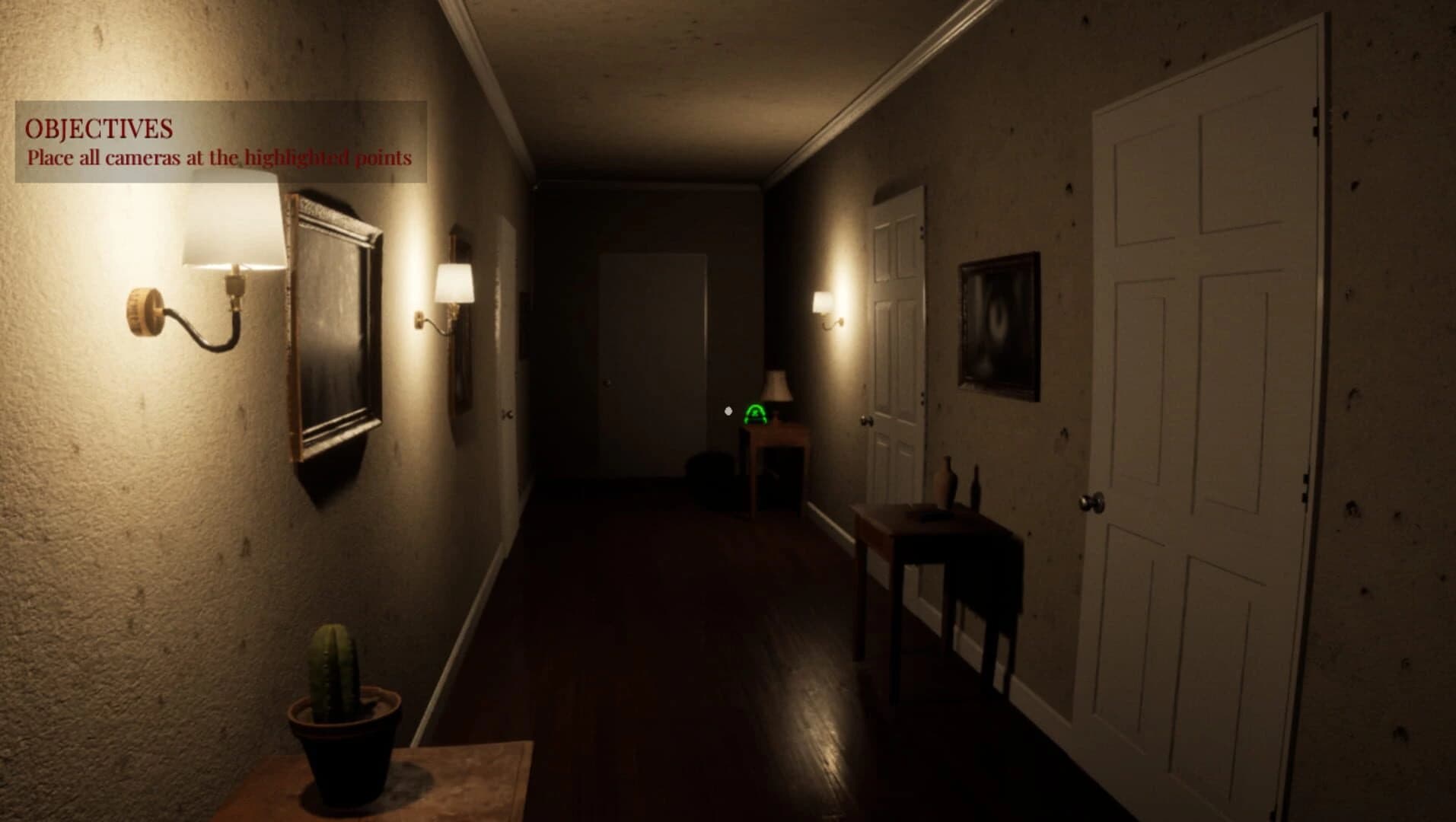Click the doorknob on the right foreground door
Image resolution: width=1456 pixels, height=822 pixels.
pos(1091,501)
